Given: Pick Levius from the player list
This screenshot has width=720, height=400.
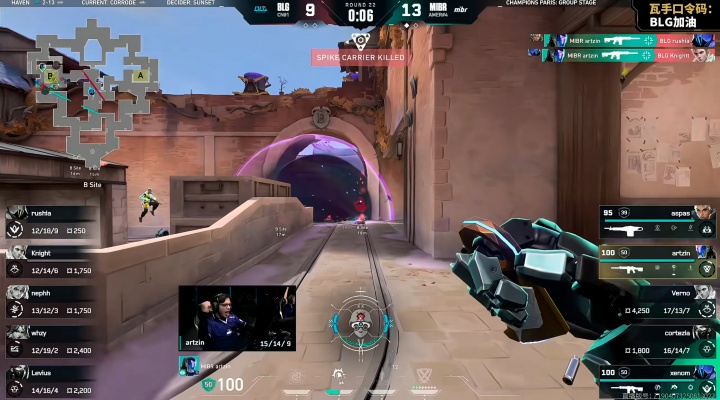Looking at the screenshot, I should tap(50, 382).
